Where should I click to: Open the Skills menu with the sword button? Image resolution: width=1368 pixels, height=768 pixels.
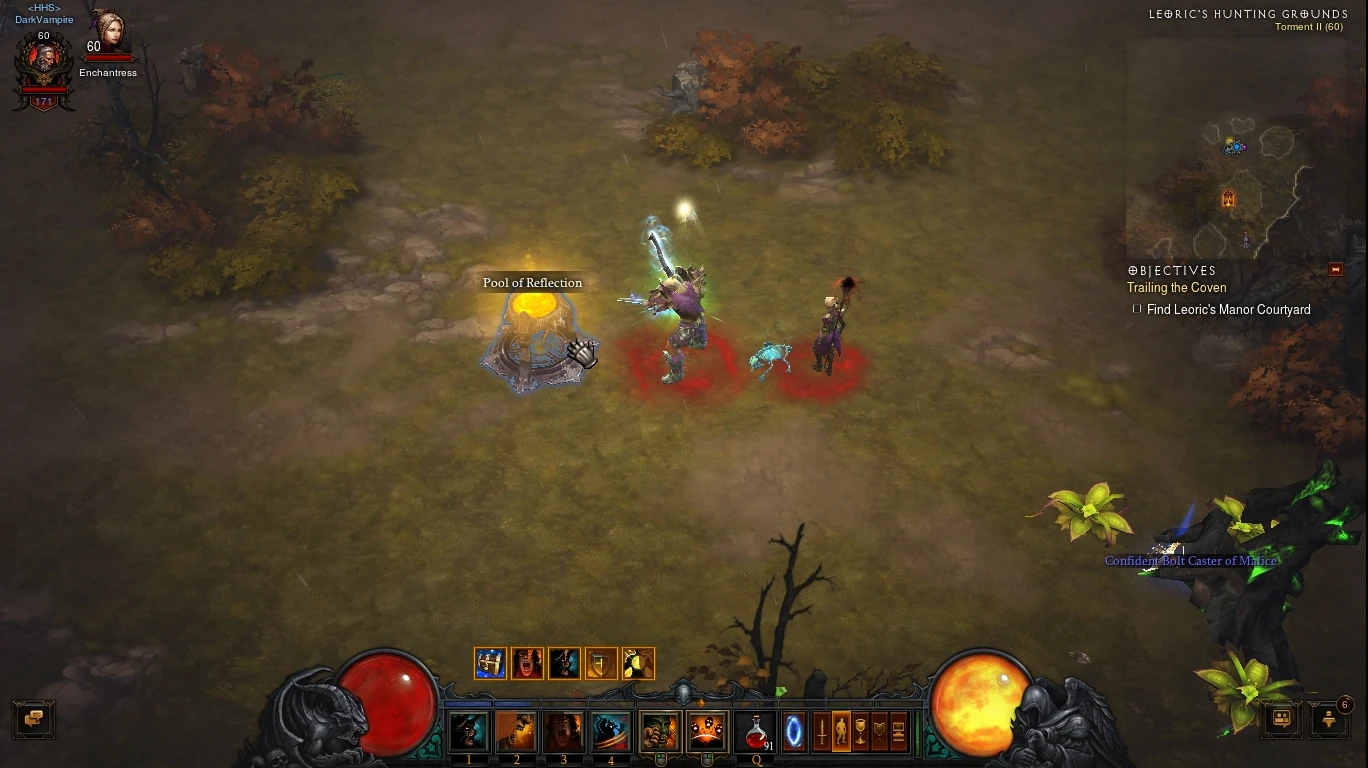(822, 731)
